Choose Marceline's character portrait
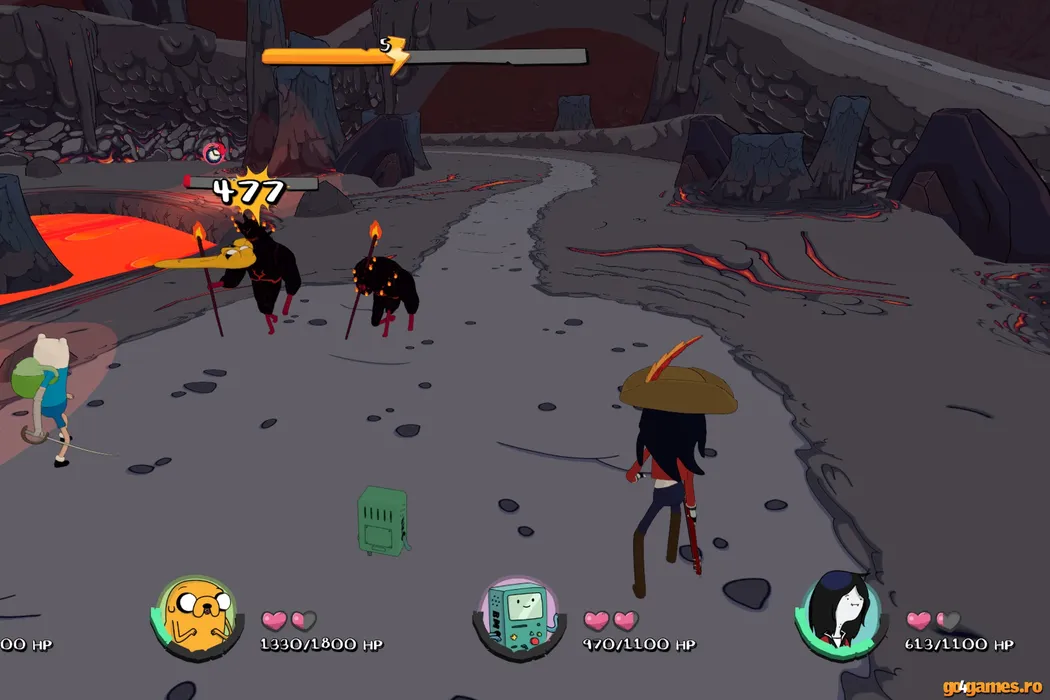The height and width of the screenshot is (700, 1050). (840, 616)
